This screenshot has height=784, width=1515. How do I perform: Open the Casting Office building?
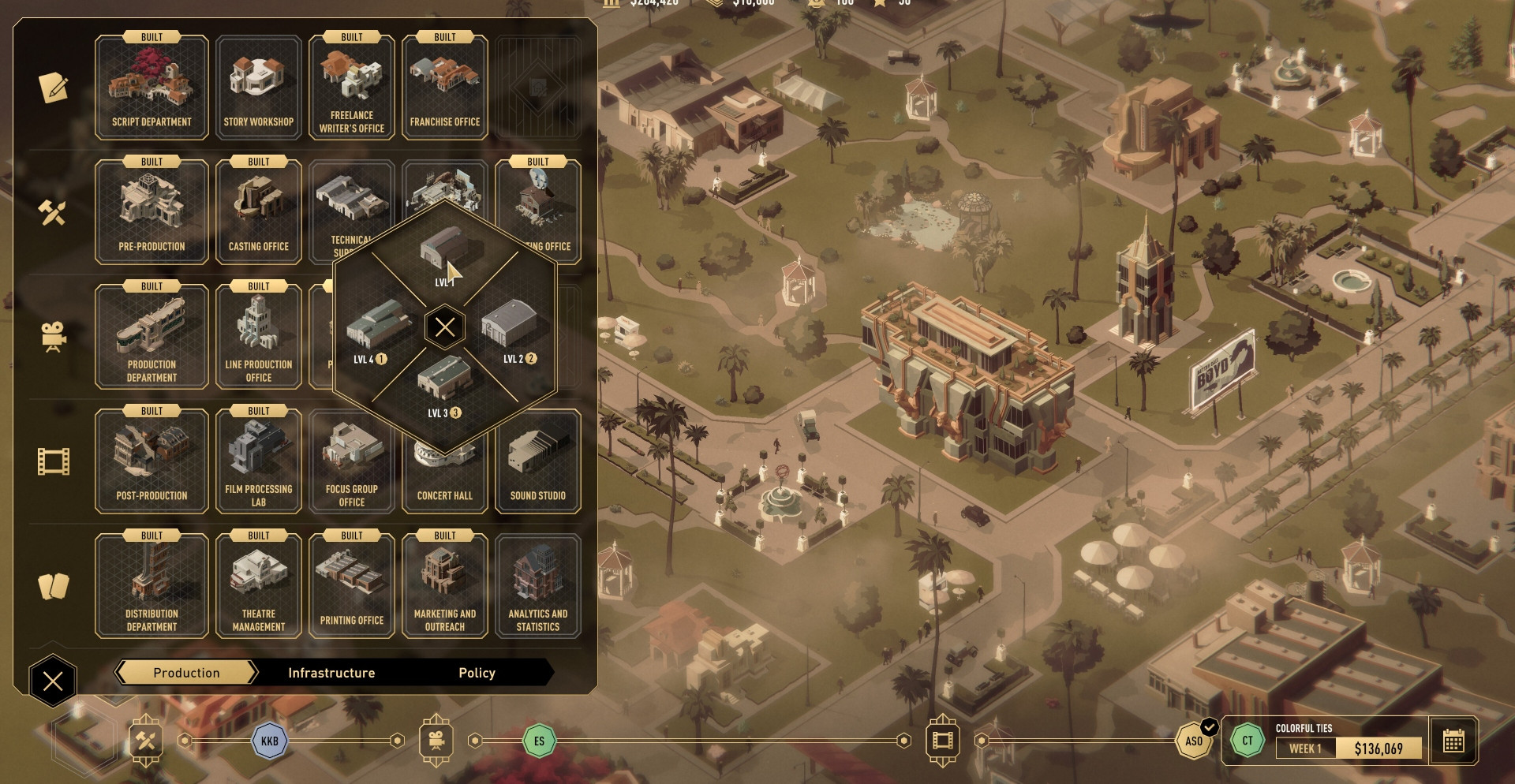coord(259,212)
